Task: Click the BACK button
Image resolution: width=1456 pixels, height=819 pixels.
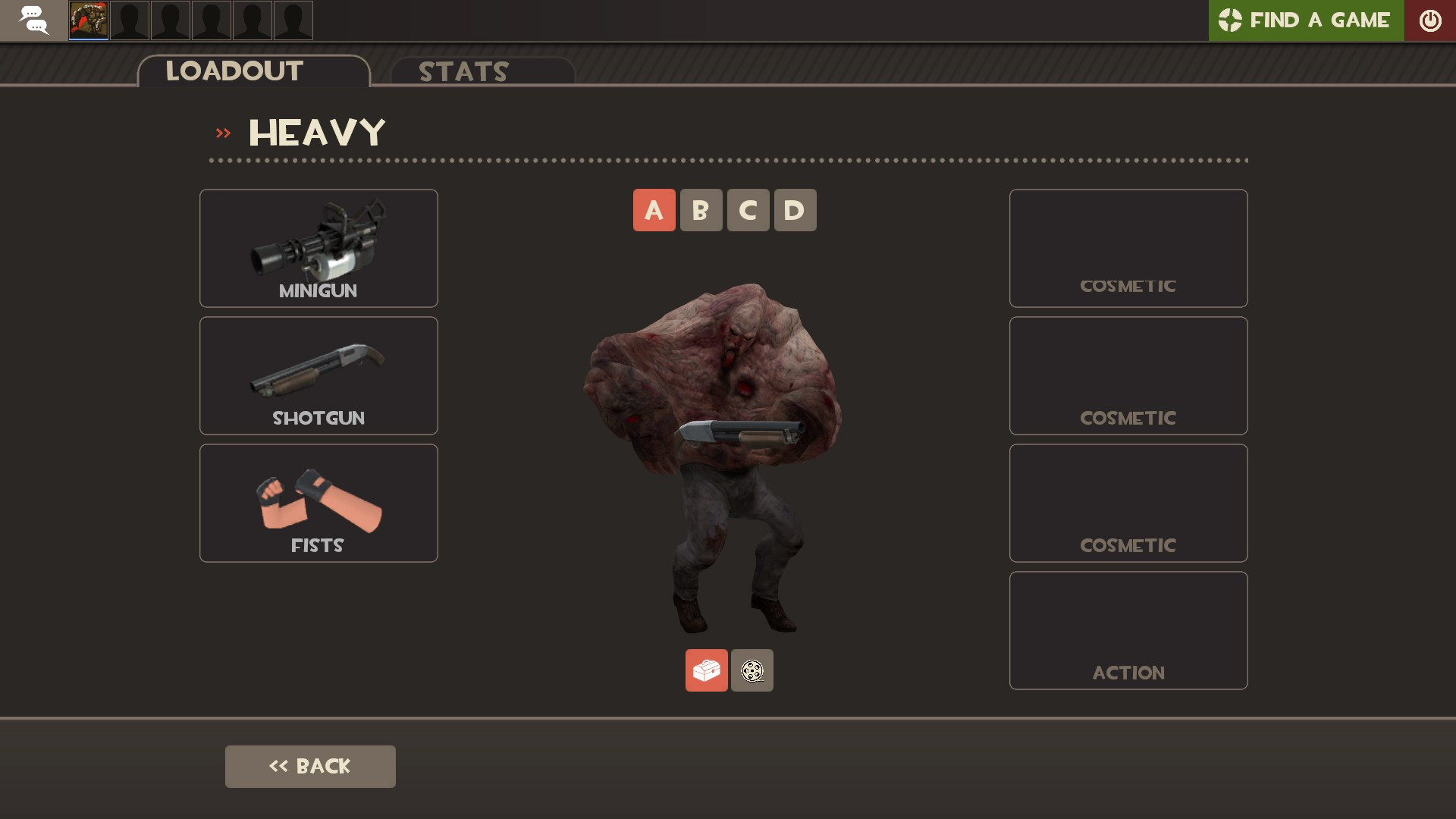Action: 310,766
